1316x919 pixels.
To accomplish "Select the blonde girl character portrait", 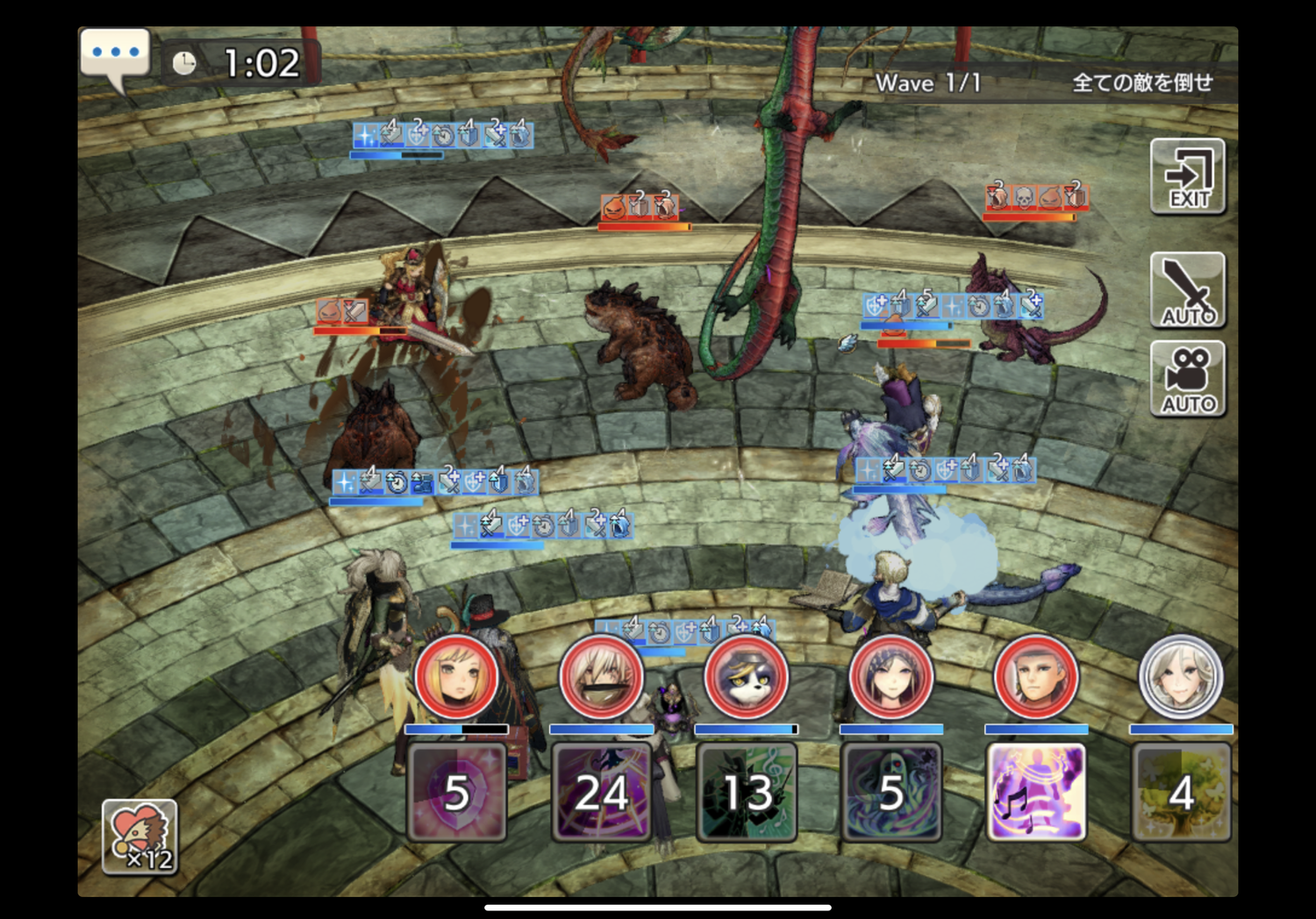I will coord(456,677).
